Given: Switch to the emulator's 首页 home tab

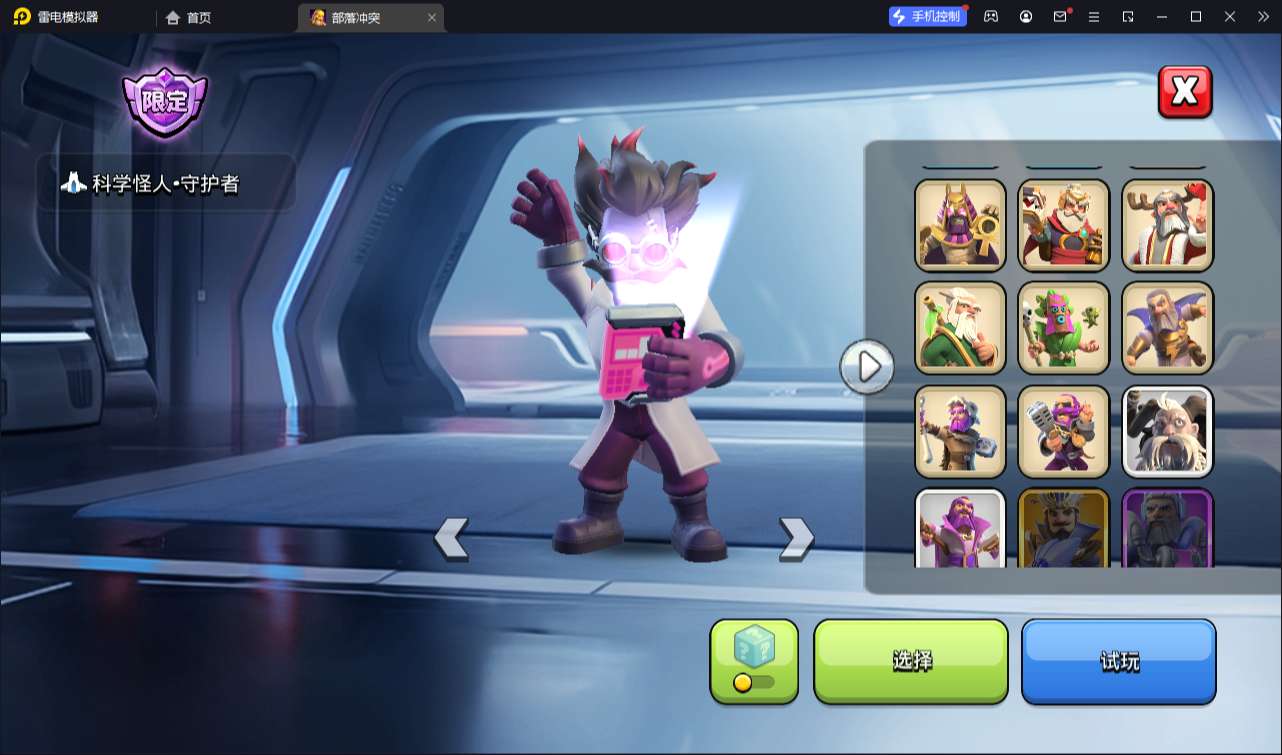Looking at the screenshot, I should 189,17.
